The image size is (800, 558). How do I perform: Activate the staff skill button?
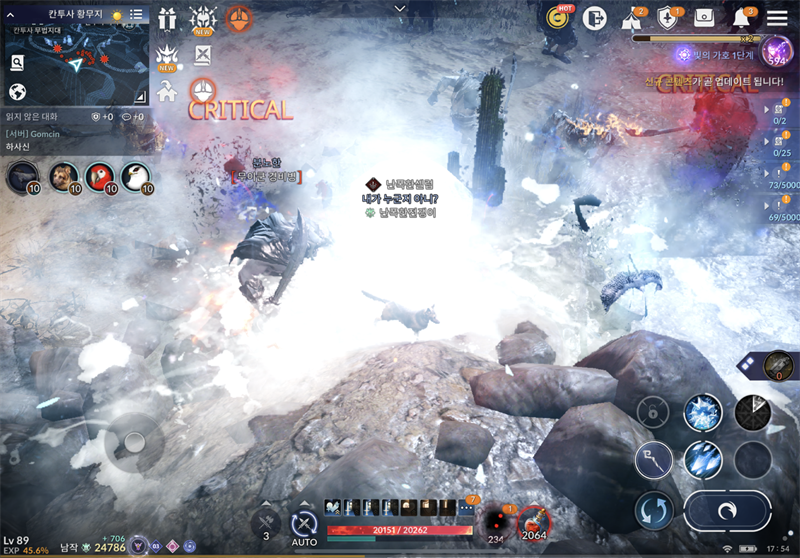(653, 460)
